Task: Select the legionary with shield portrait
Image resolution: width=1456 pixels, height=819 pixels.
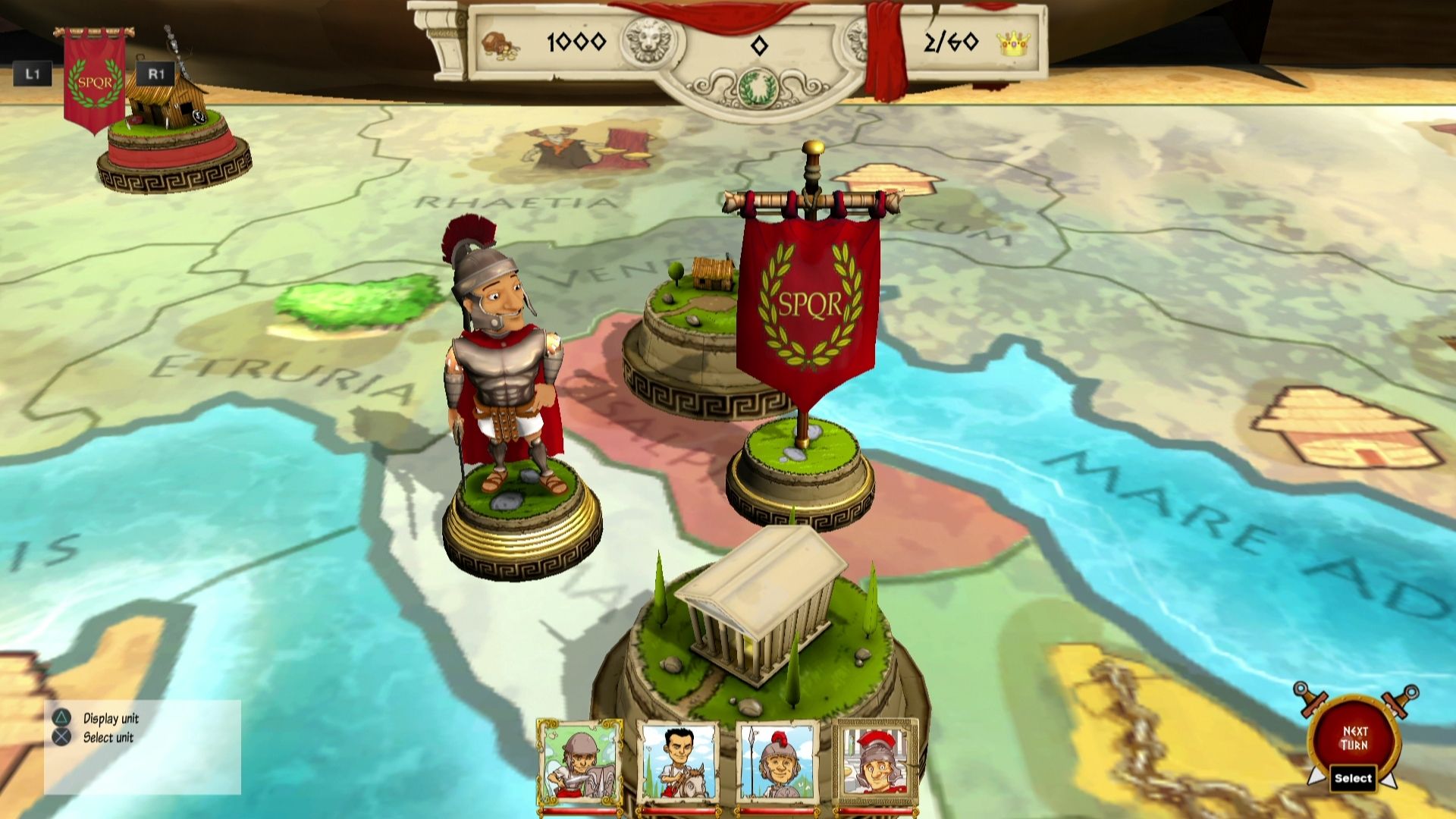Action: (x=579, y=763)
